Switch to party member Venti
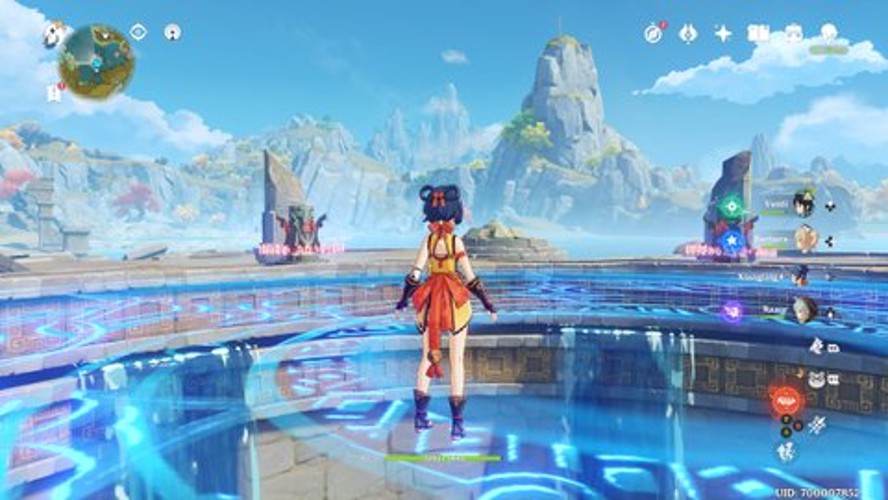The width and height of the screenshot is (888, 500). click(x=802, y=204)
